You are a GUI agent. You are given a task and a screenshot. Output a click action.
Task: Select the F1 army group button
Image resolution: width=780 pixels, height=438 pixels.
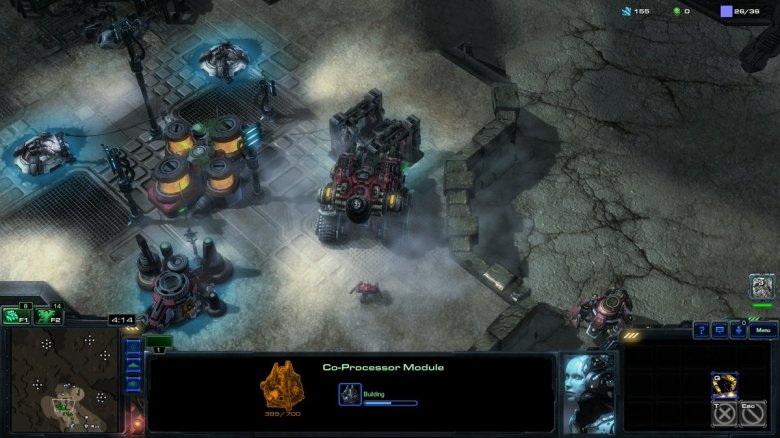[x=16, y=316]
